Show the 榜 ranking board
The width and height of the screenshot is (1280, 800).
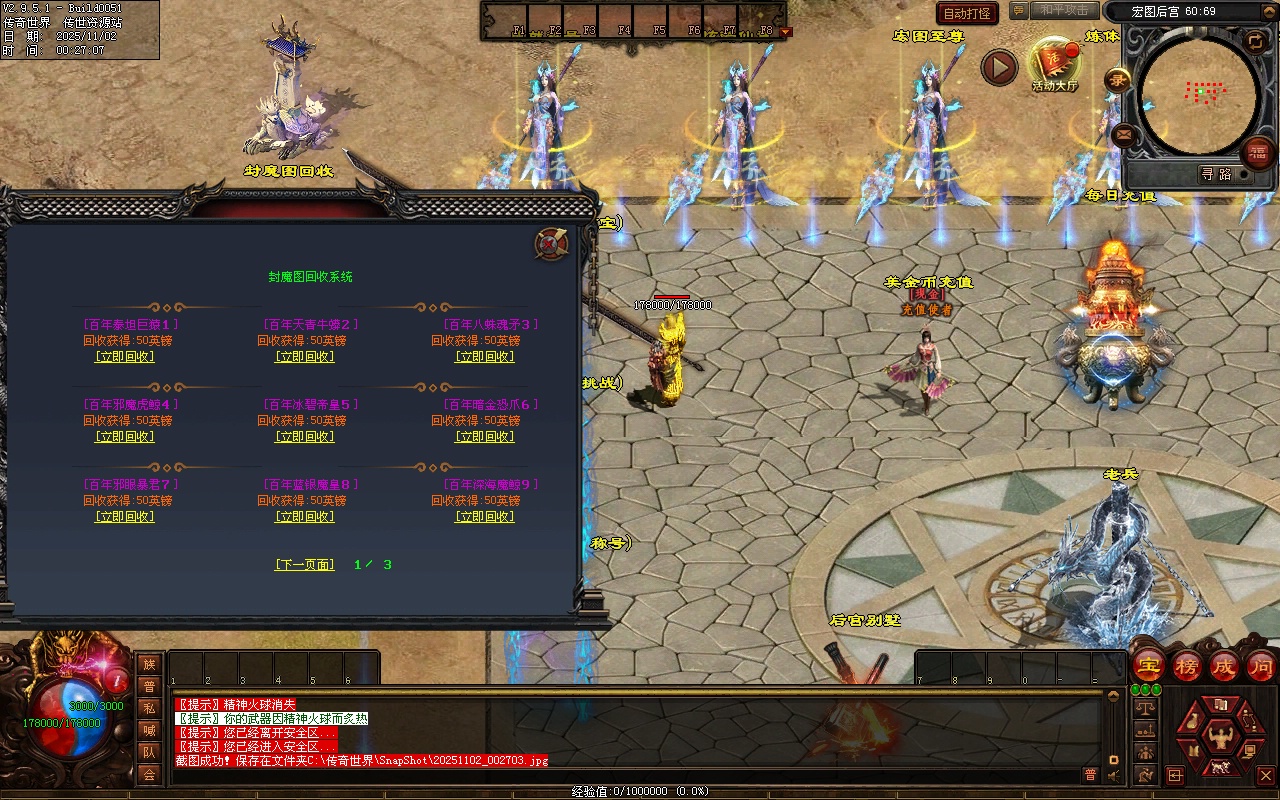pyautogui.click(x=1187, y=666)
